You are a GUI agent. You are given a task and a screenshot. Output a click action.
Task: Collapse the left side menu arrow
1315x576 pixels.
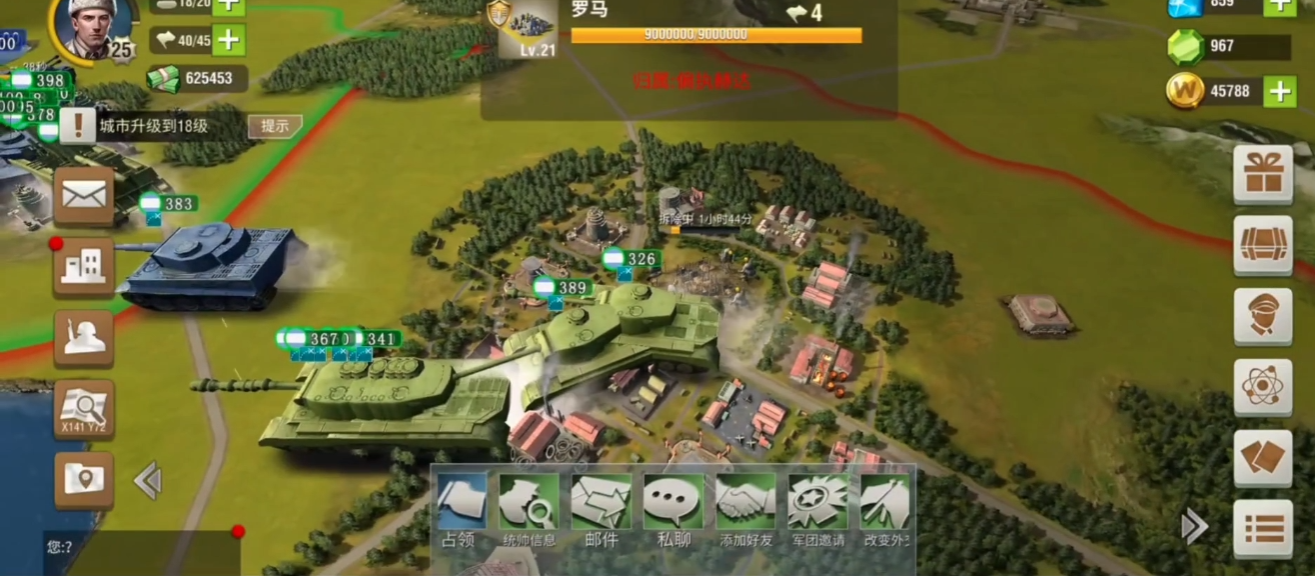148,481
